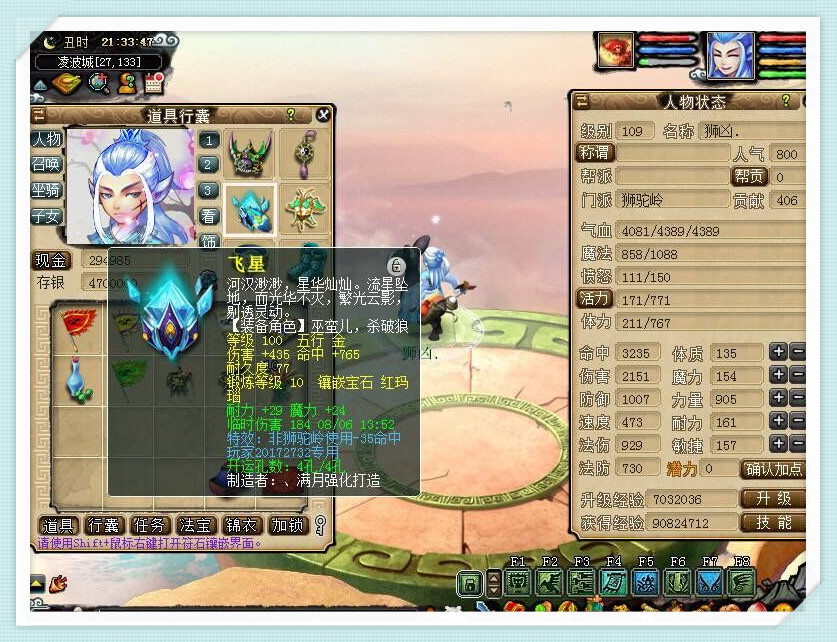Switch to the 人物 tab
Viewport: 837px width, 642px height.
coord(47,139)
